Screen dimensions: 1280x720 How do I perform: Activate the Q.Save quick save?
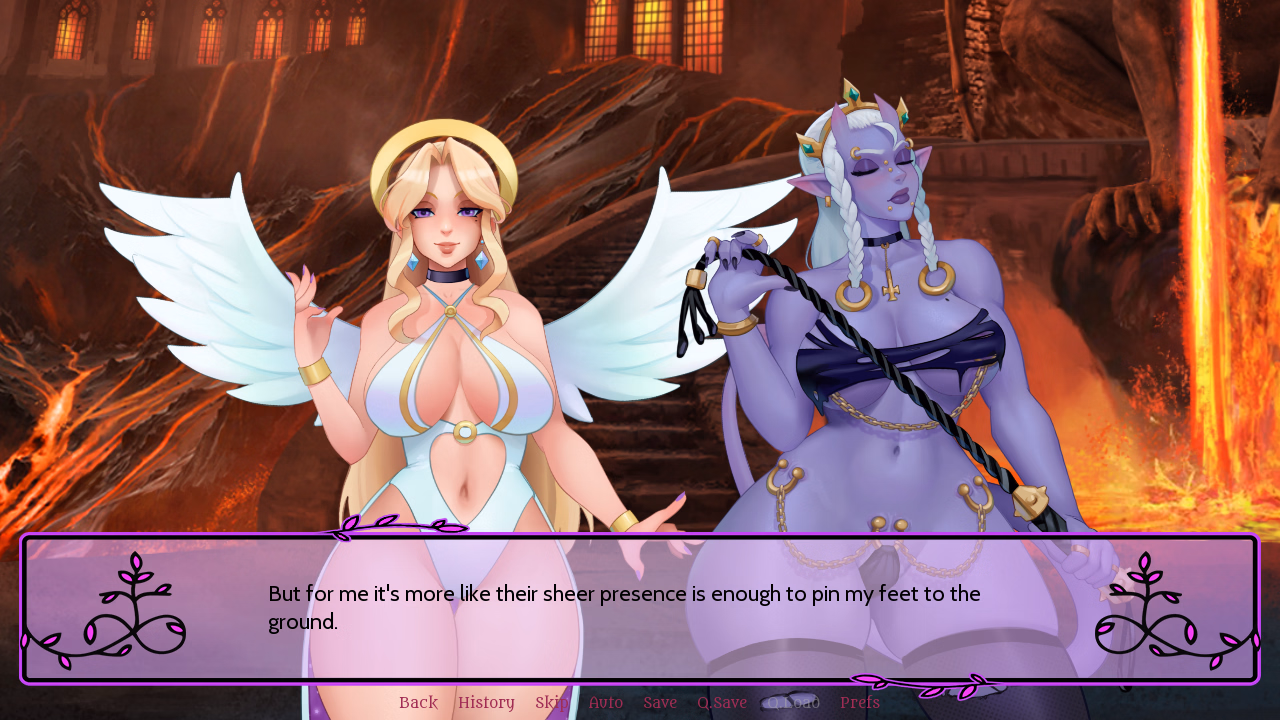point(722,702)
